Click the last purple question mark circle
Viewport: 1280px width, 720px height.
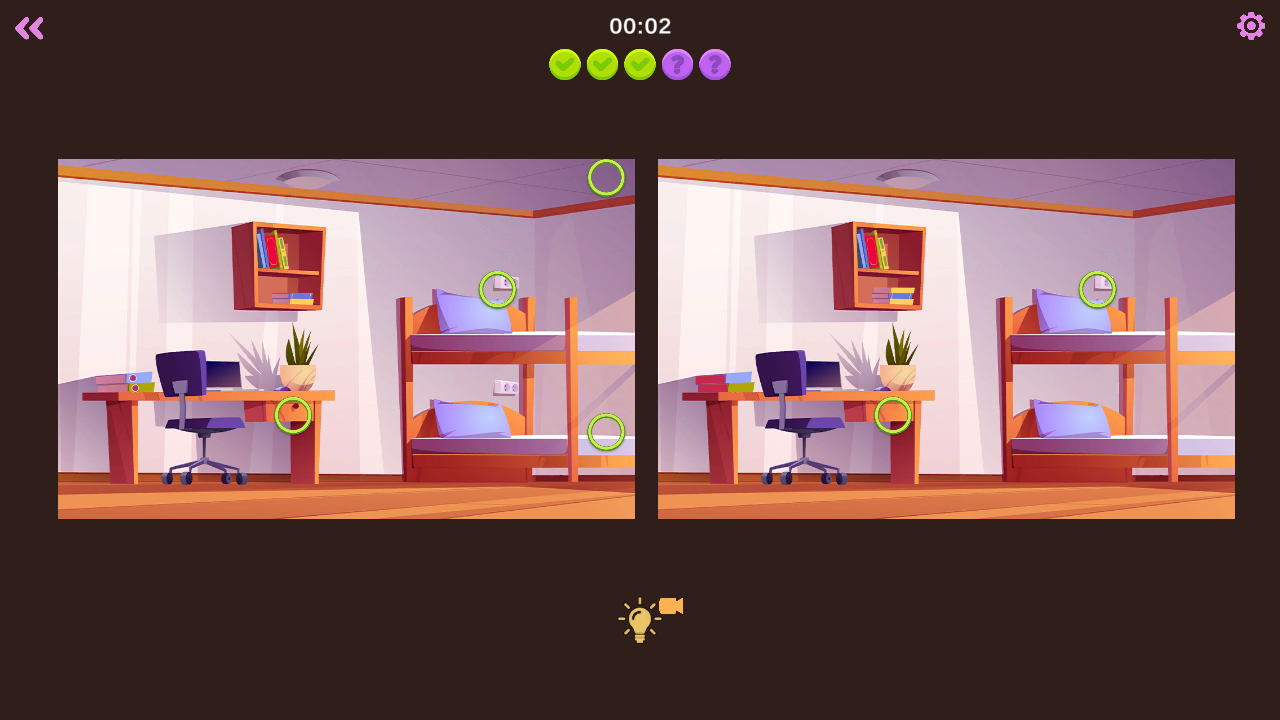click(x=715, y=64)
